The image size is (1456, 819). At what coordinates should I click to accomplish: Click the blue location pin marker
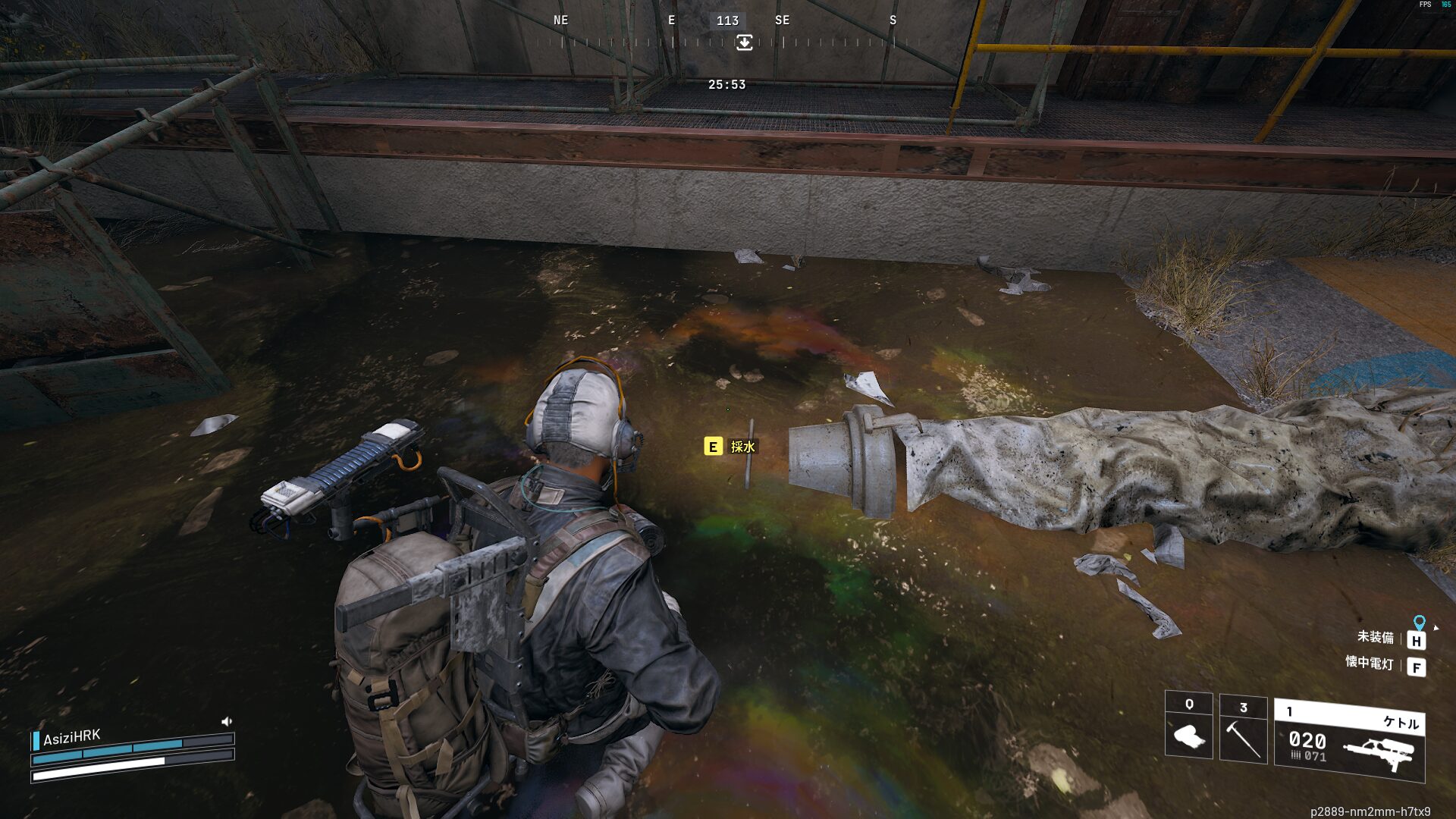(1419, 623)
